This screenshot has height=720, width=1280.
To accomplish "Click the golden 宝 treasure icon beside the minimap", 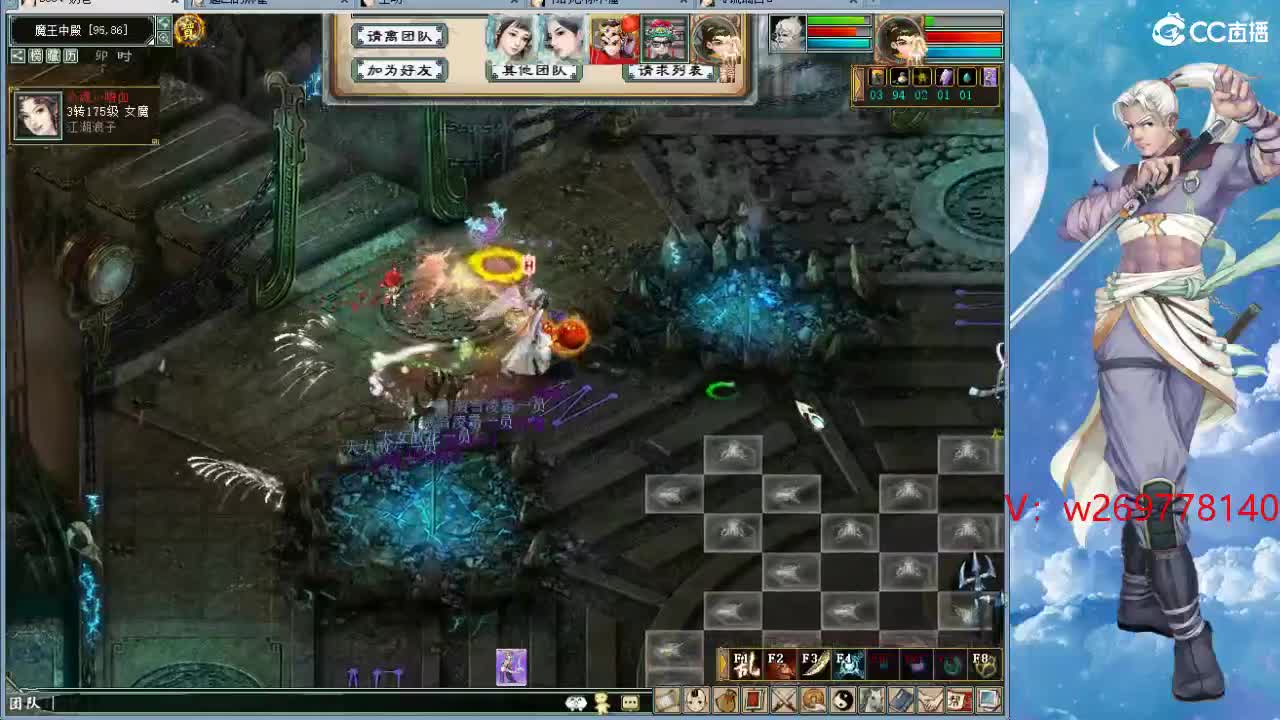I will click(190, 31).
